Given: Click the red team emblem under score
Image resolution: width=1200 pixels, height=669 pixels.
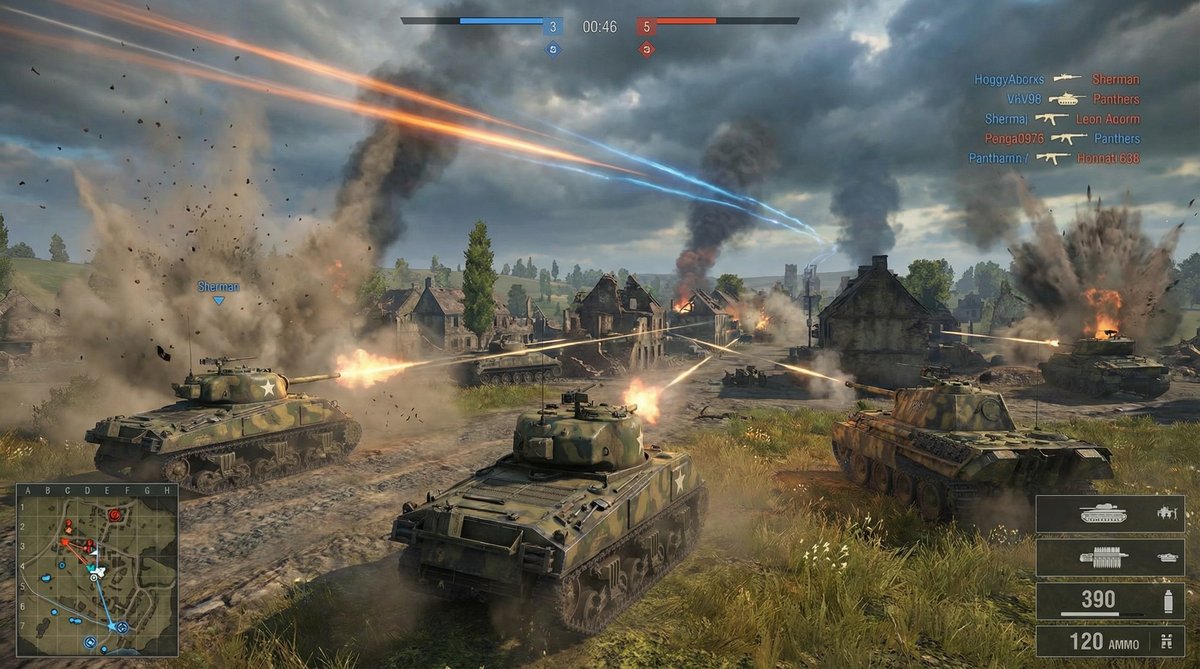Looking at the screenshot, I should coord(646,48).
